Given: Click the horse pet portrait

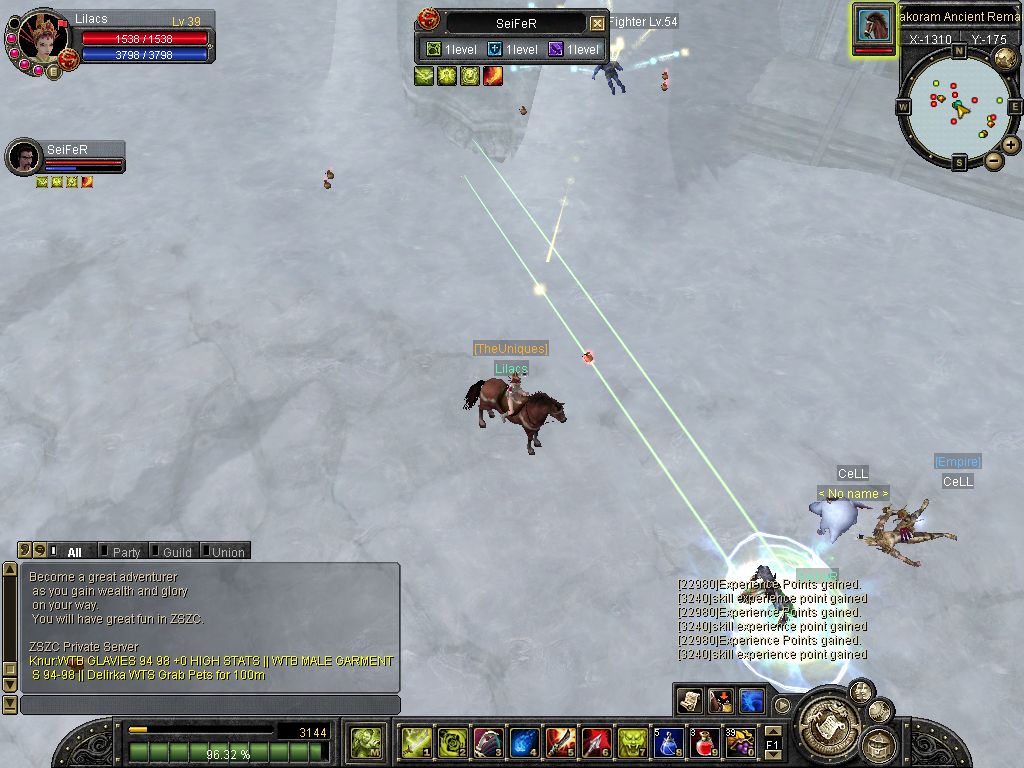Looking at the screenshot, I should click(874, 24).
